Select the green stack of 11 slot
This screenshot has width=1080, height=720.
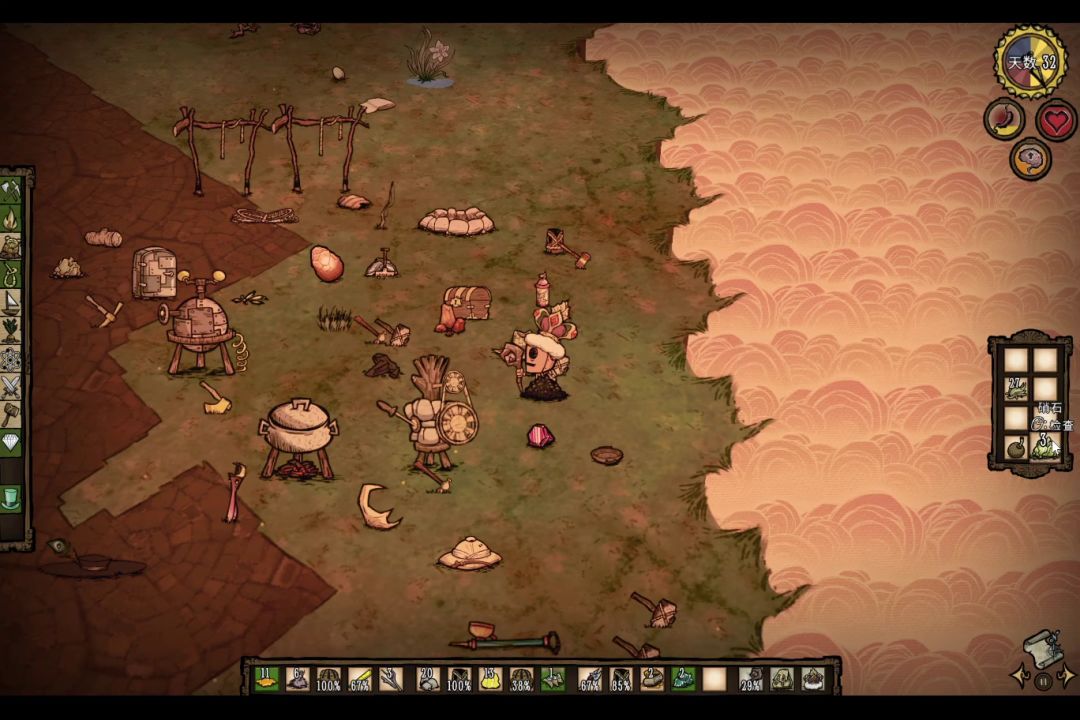(x=266, y=679)
